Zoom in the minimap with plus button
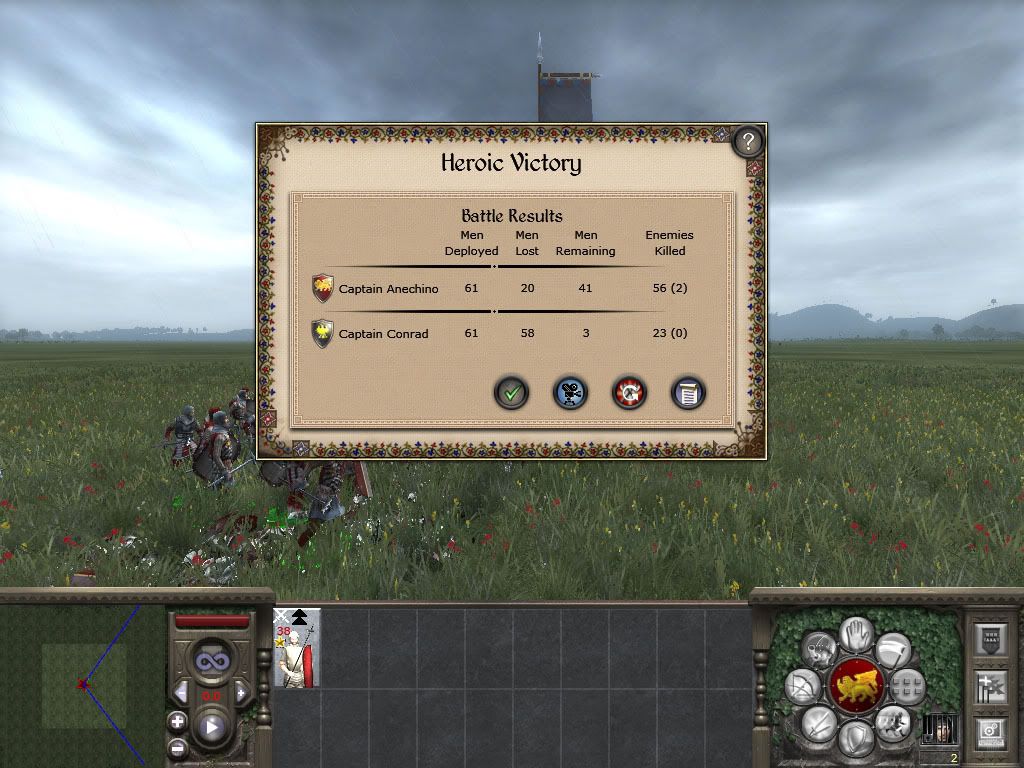Viewport: 1024px width, 768px height. click(x=177, y=721)
